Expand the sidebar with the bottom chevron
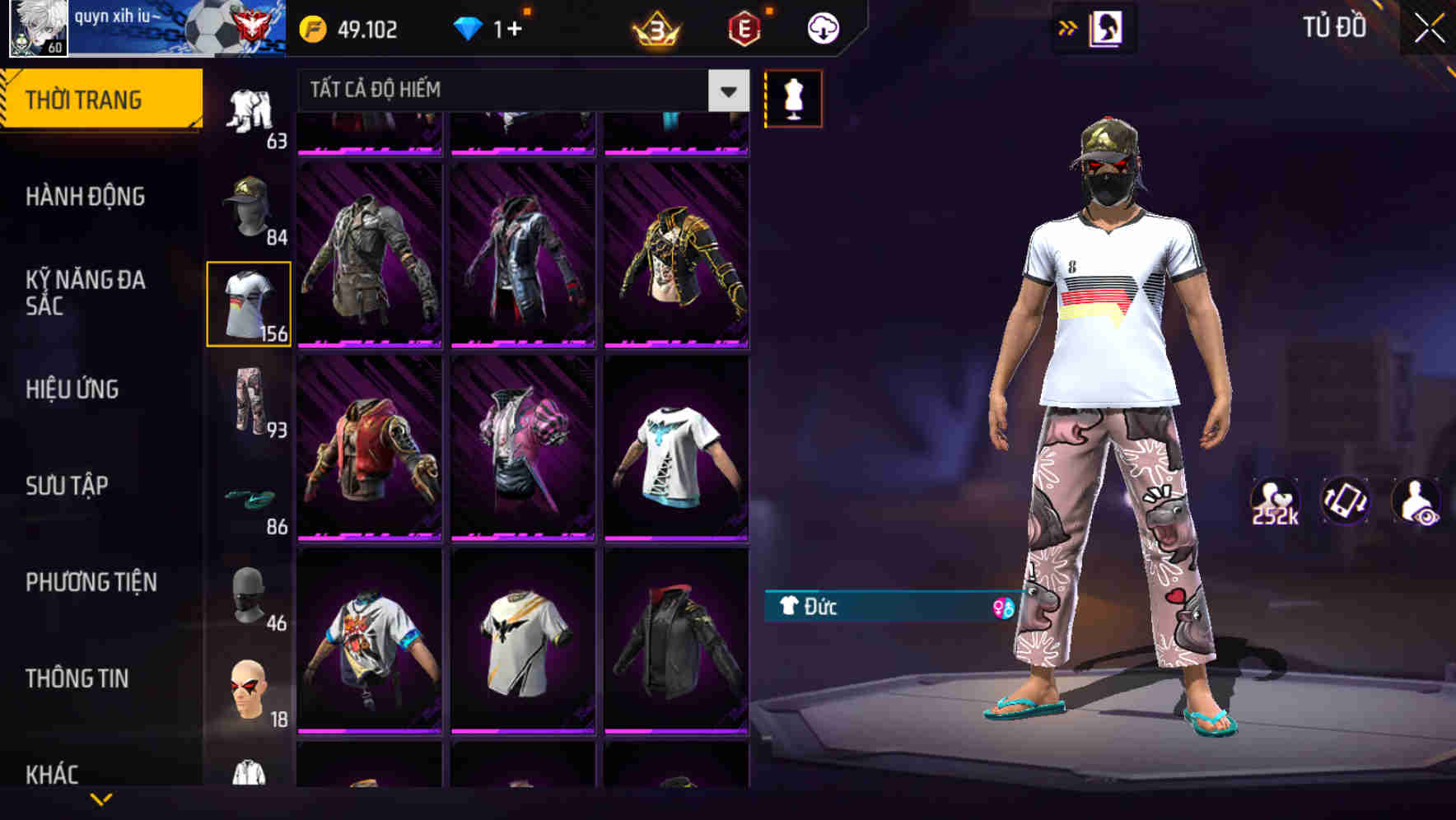 pos(101,797)
